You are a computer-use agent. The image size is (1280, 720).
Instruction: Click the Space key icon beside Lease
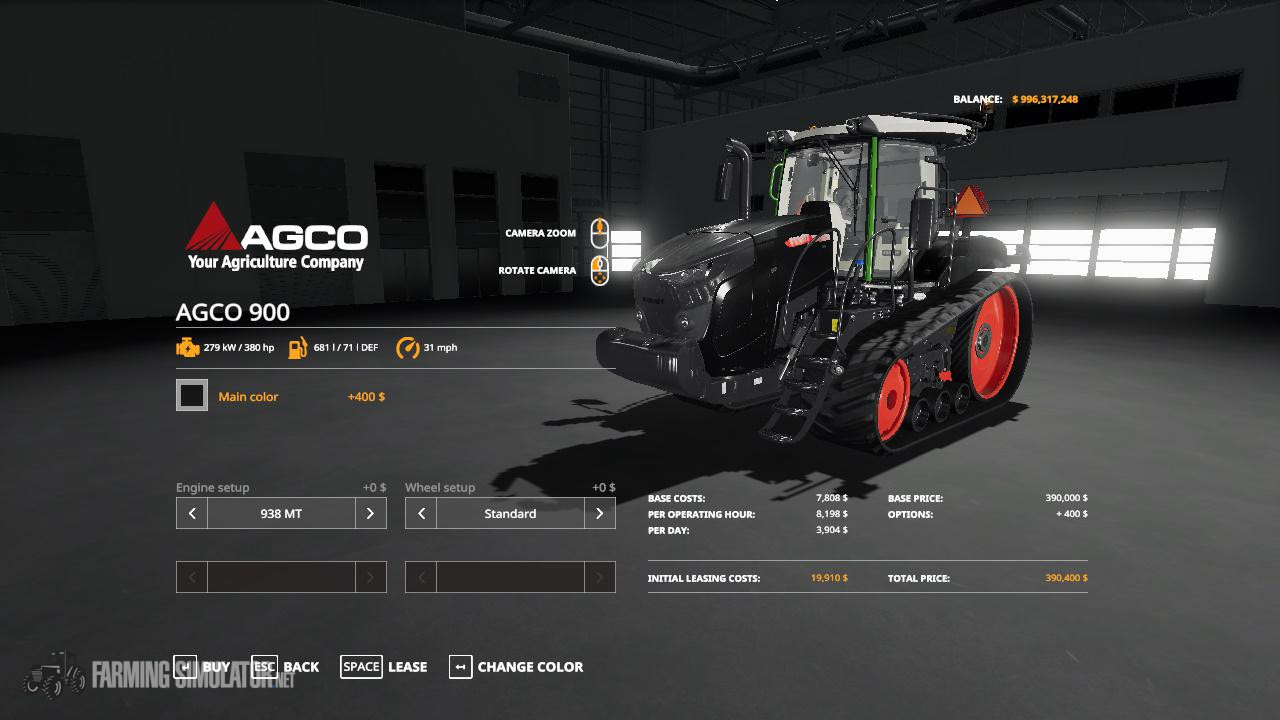[x=361, y=666]
